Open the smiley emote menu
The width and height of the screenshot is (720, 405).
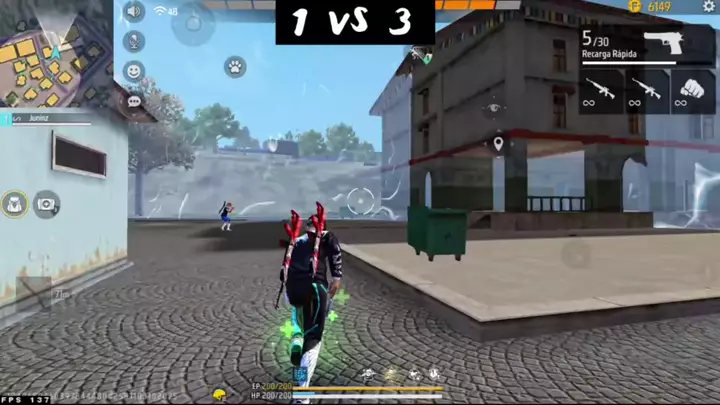click(134, 72)
